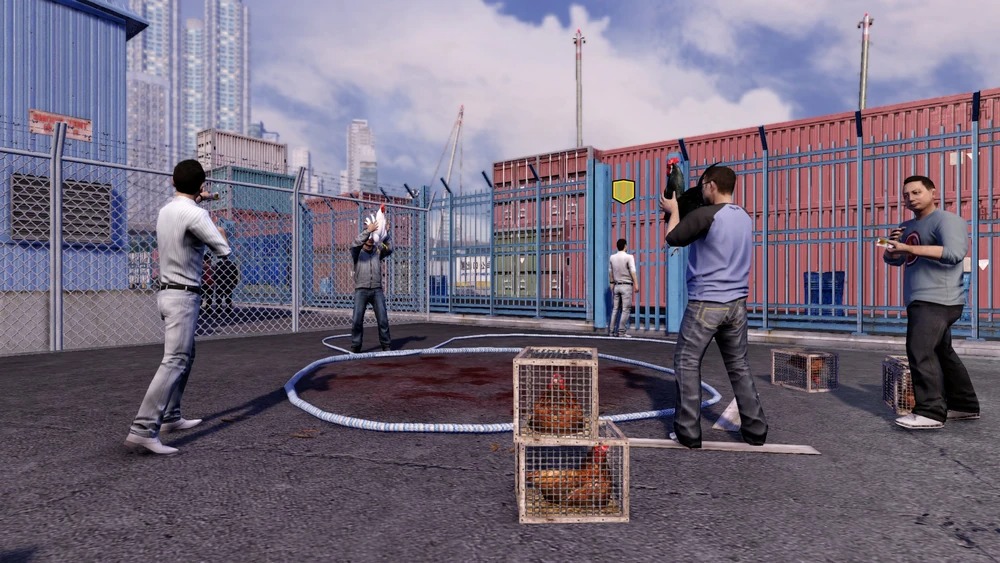Click the yellow shield objective marker
Screen dimensions: 1000x563
(623, 190)
